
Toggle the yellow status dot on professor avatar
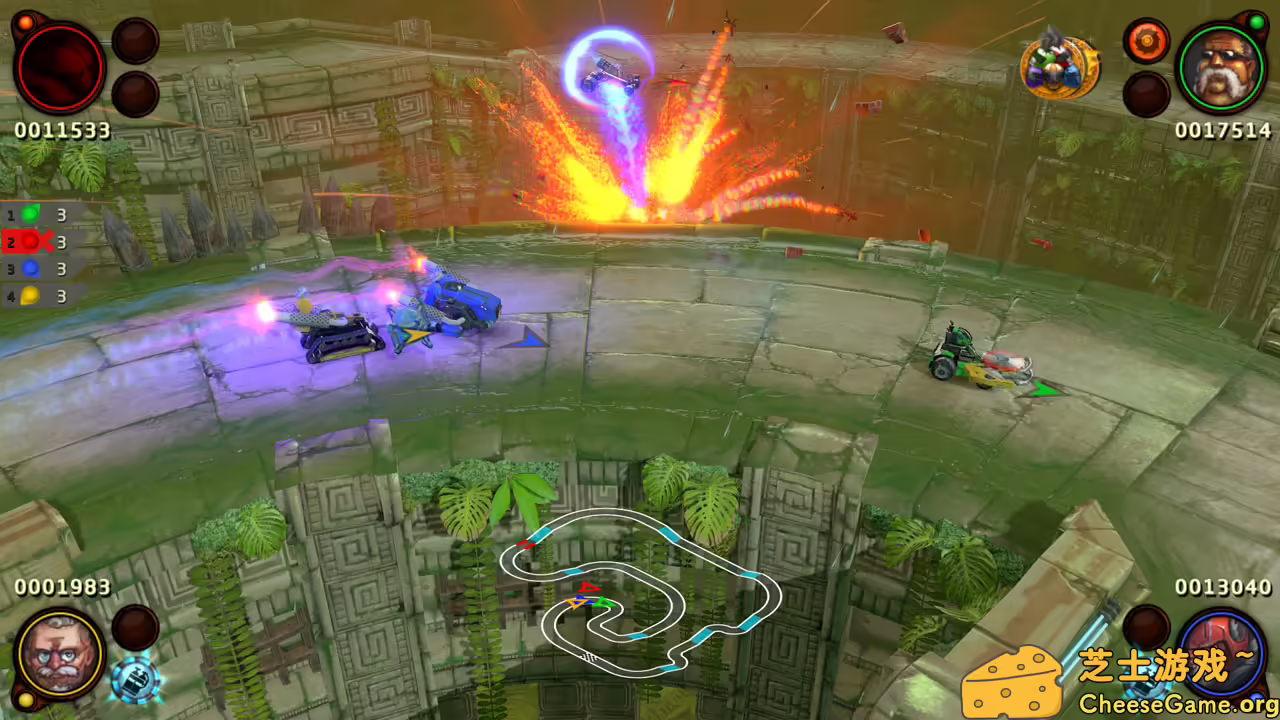coord(26,700)
